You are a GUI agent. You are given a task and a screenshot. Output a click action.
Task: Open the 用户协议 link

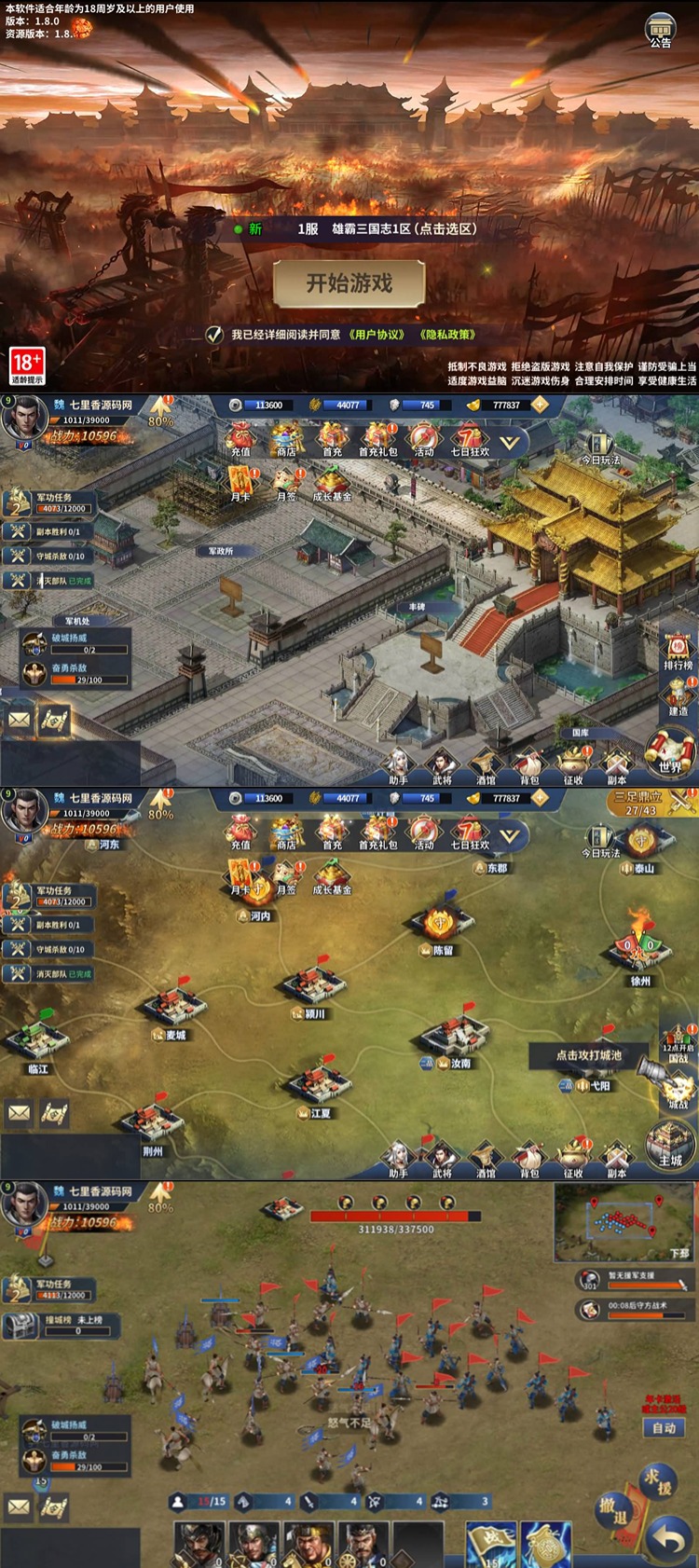click(377, 335)
